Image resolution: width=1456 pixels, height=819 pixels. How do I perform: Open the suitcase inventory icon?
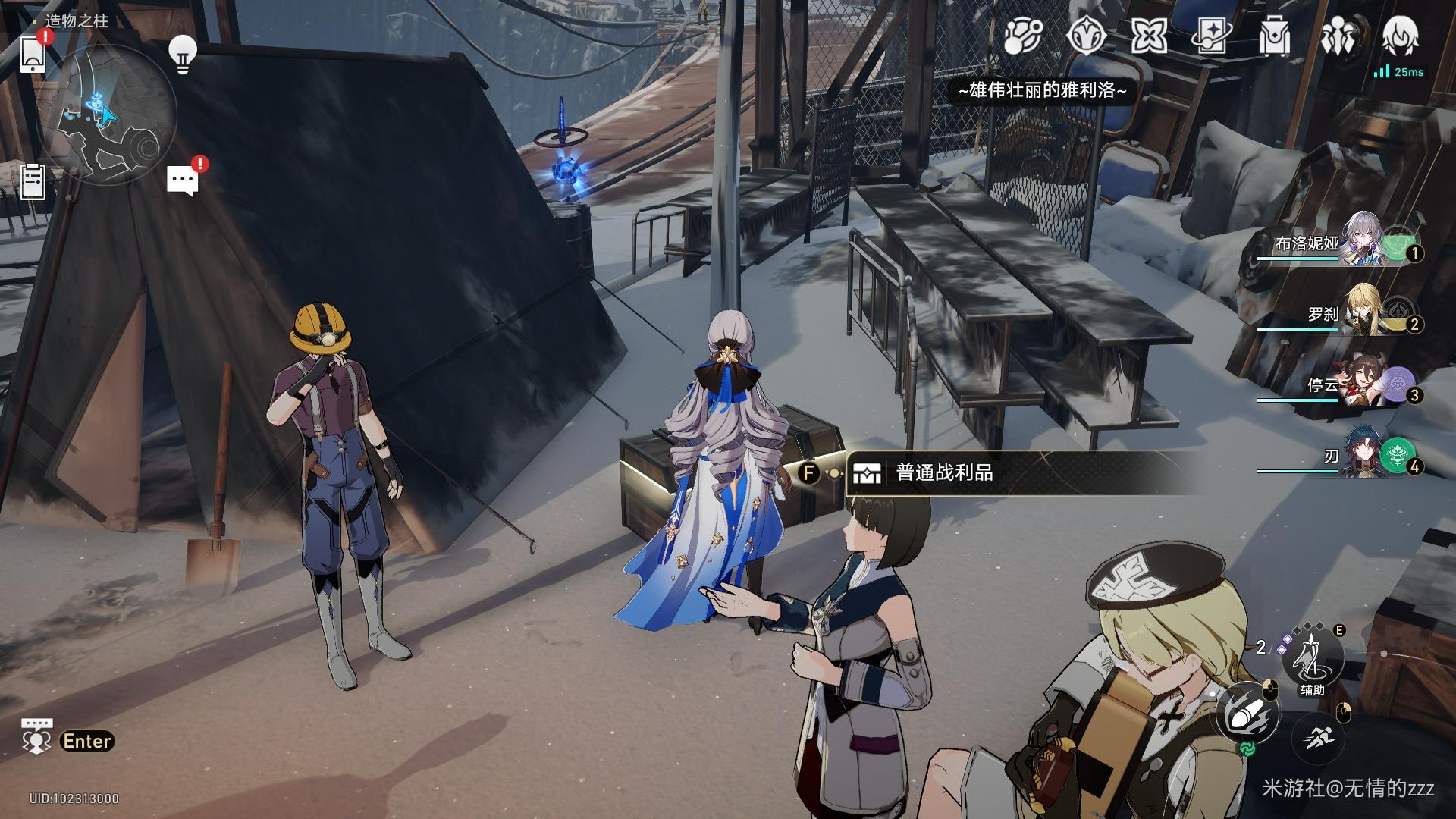pyautogui.click(x=1274, y=36)
